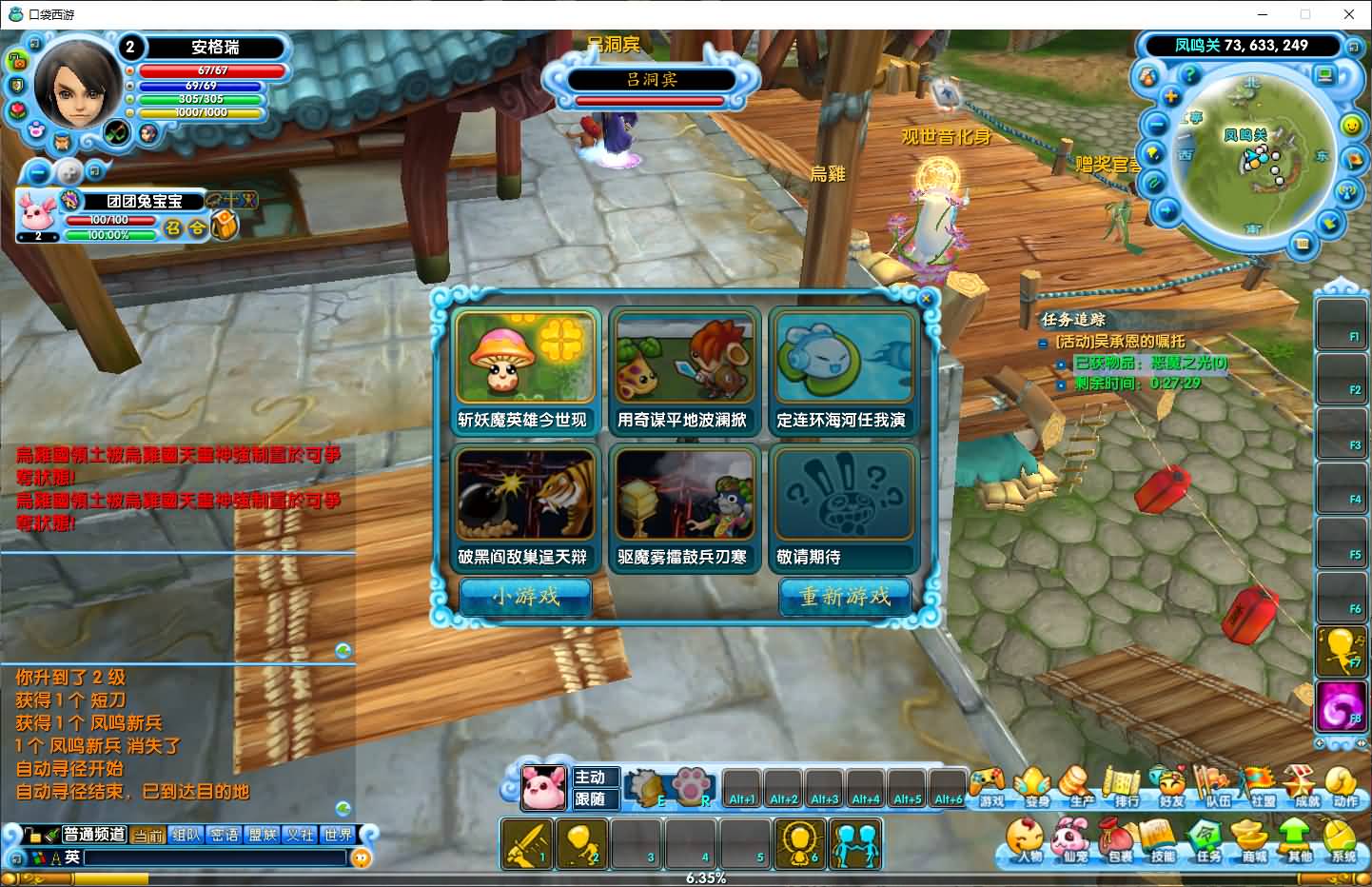Switch chat to the 组队 team tab

click(186, 835)
